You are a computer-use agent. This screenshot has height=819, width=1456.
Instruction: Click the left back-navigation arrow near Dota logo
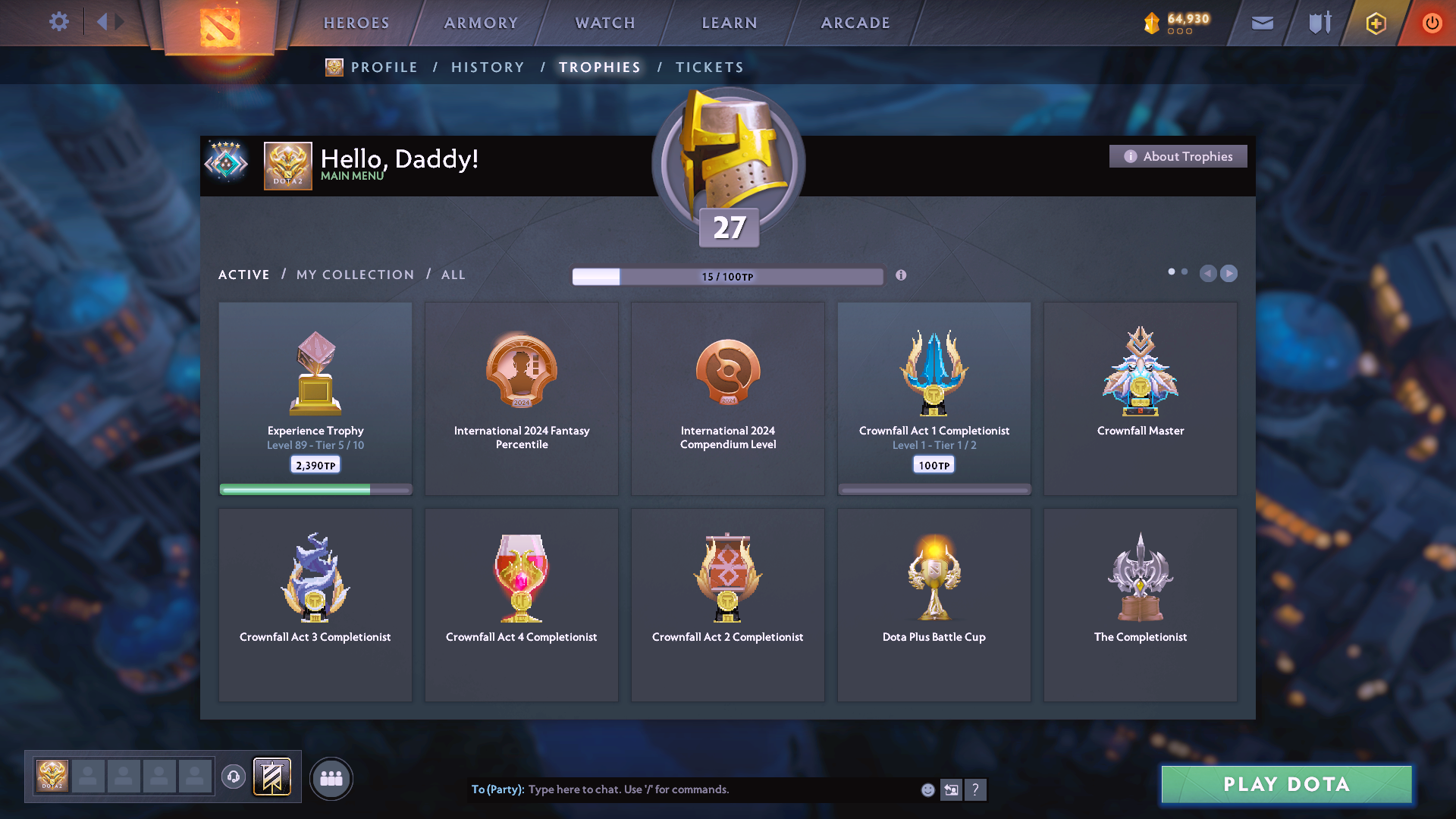click(x=102, y=21)
